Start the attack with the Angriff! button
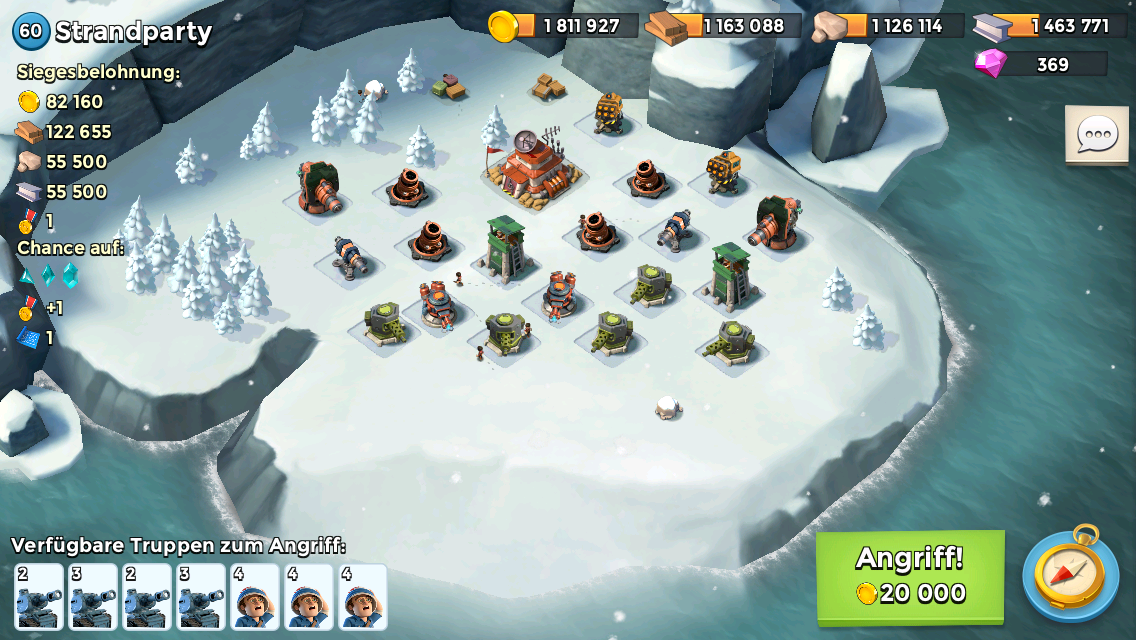The width and height of the screenshot is (1136, 640). pyautogui.click(x=910, y=576)
